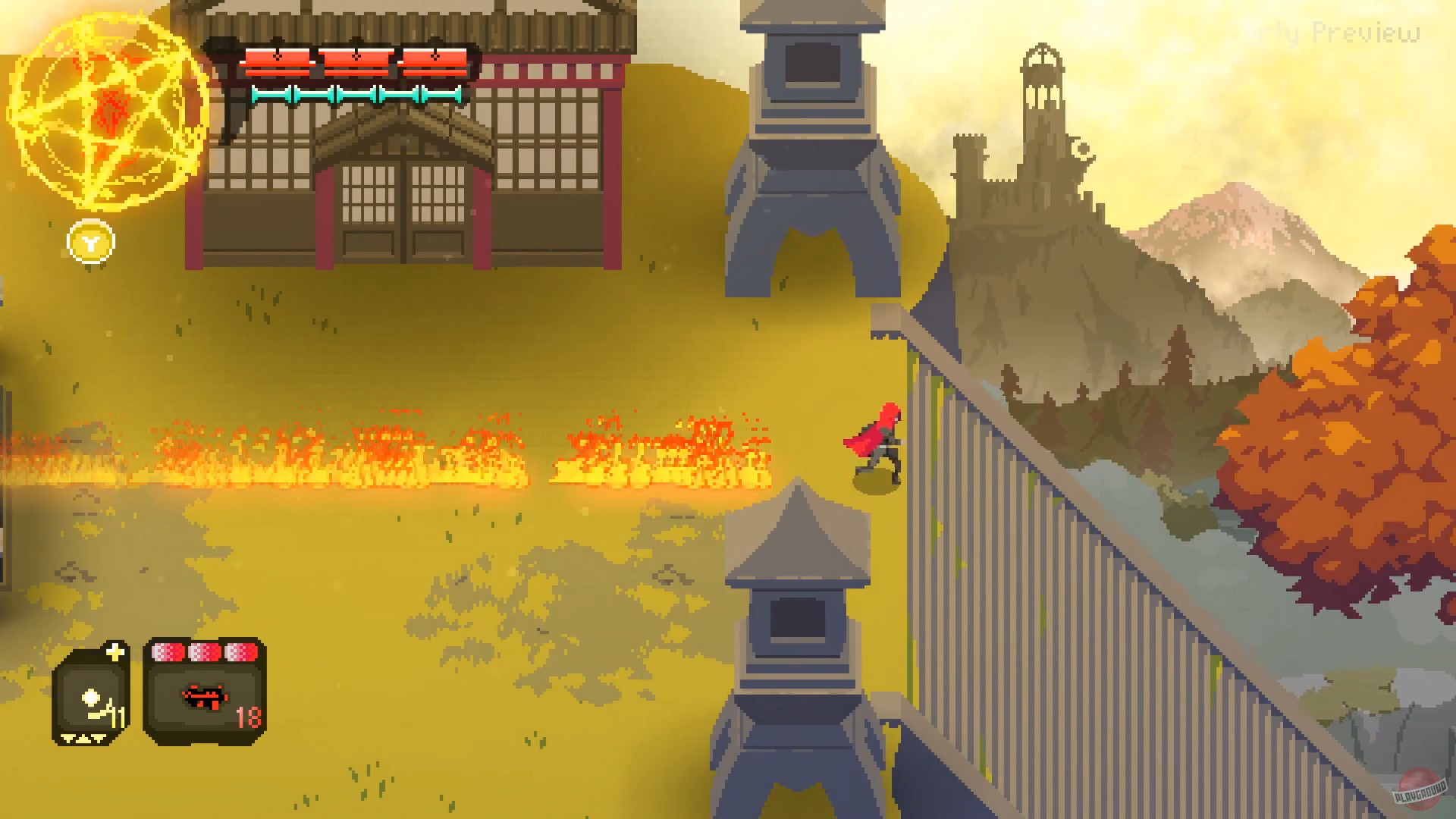Click the right down arrow under the coin slot
The image size is (1456, 819).
click(x=97, y=738)
